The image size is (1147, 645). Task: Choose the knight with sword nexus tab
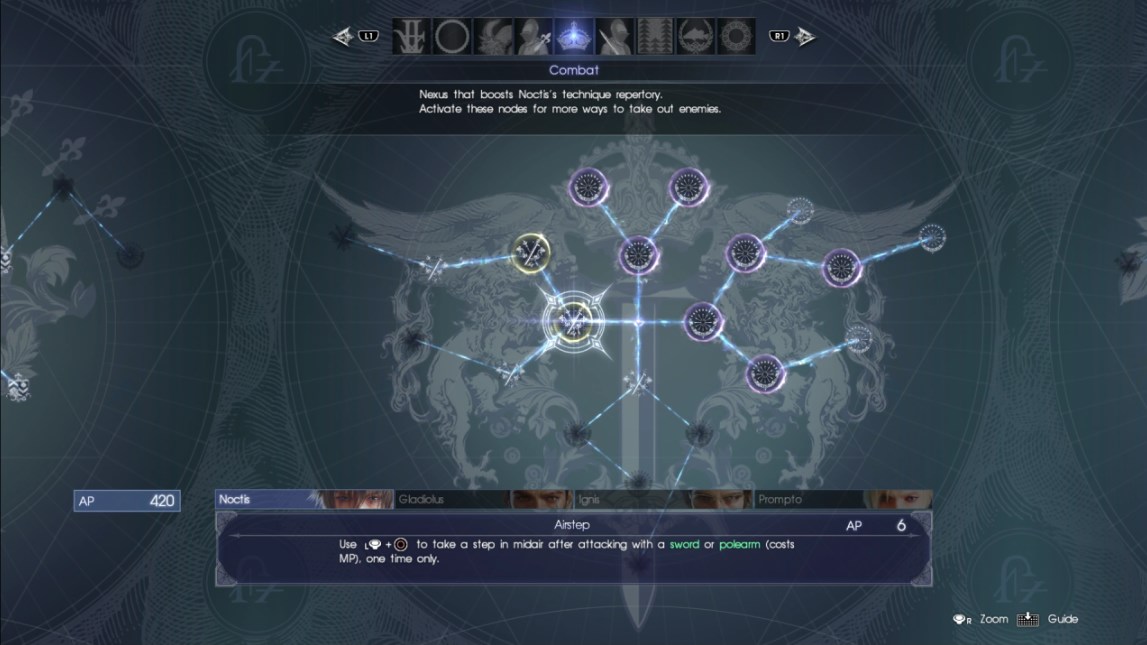coord(615,37)
